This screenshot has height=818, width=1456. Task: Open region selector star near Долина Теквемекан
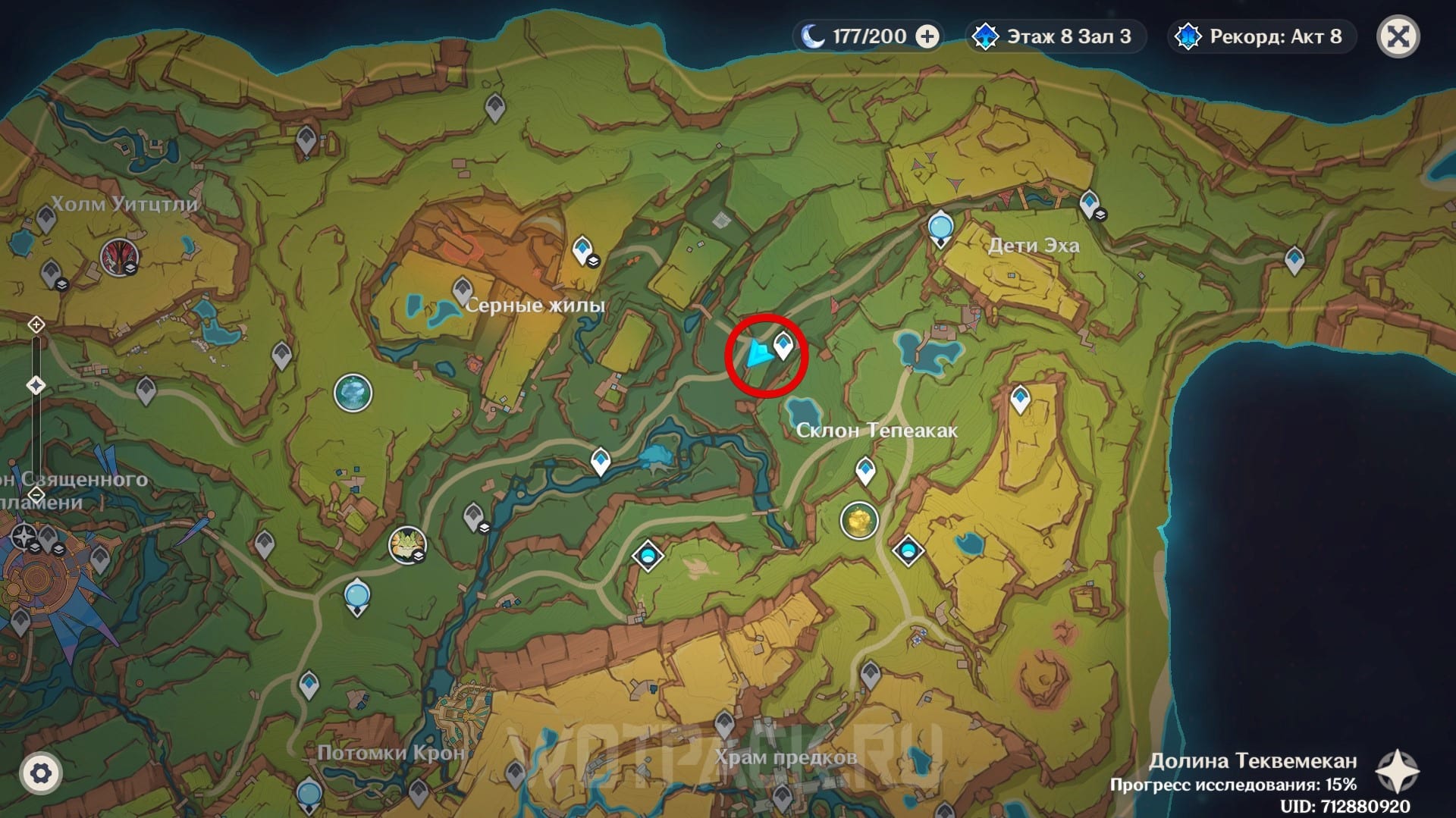coord(1397,771)
